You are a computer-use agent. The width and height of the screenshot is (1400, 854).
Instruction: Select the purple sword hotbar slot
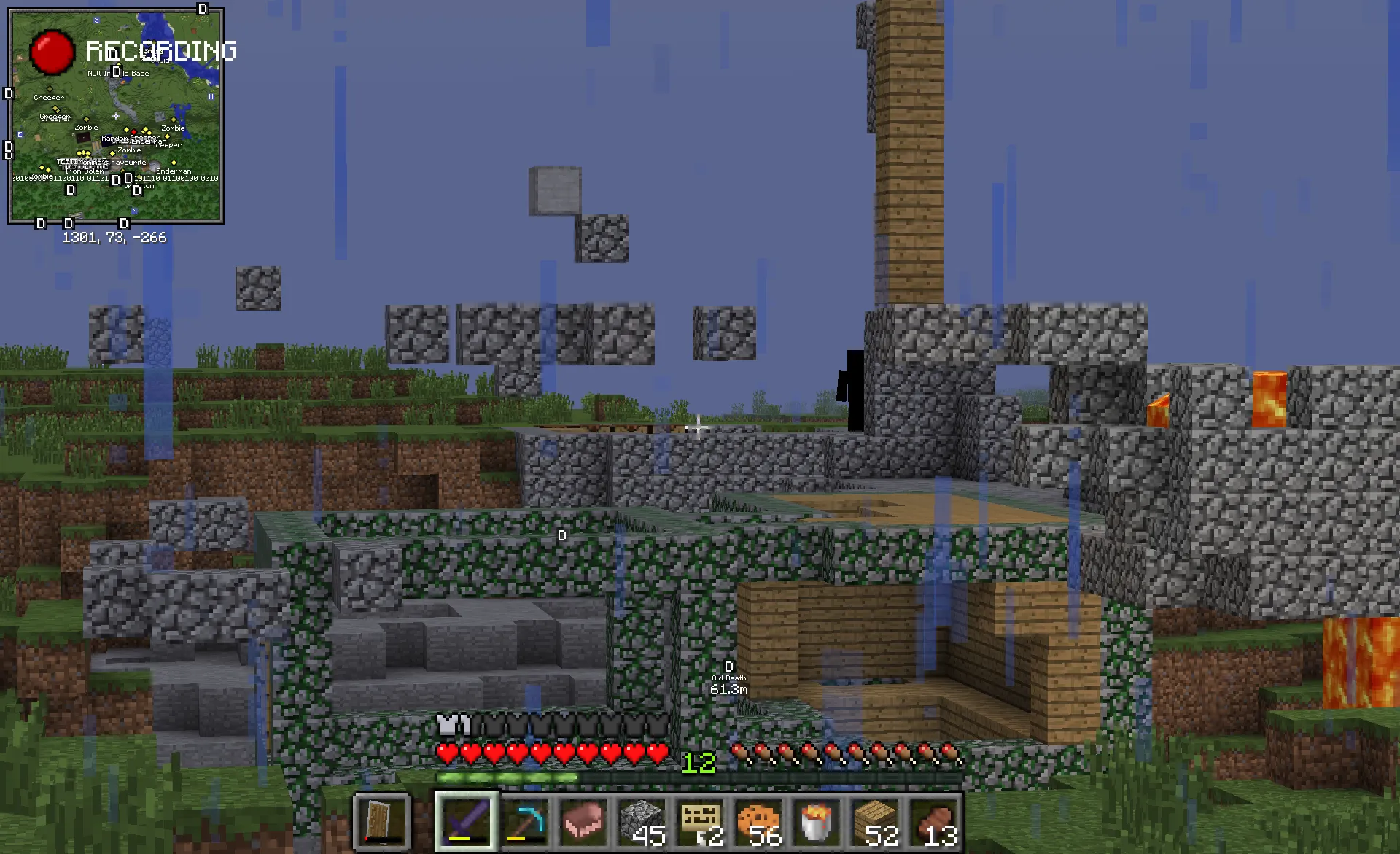[467, 821]
